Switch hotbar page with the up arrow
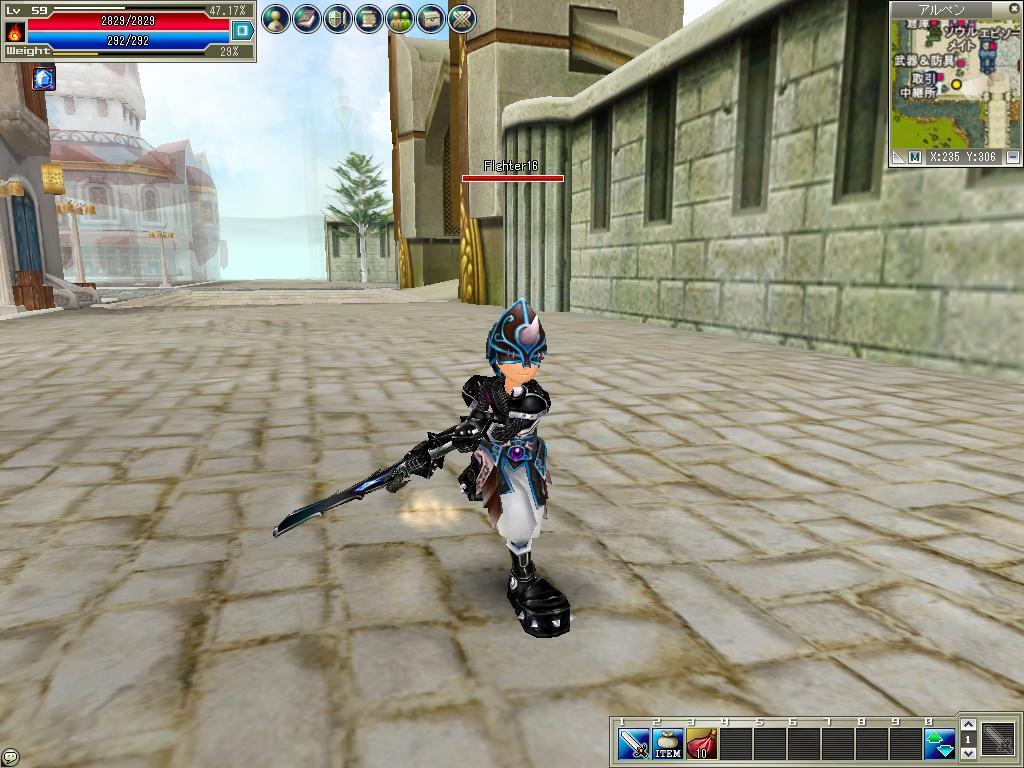Screen dimensions: 1024x768 click(968, 726)
